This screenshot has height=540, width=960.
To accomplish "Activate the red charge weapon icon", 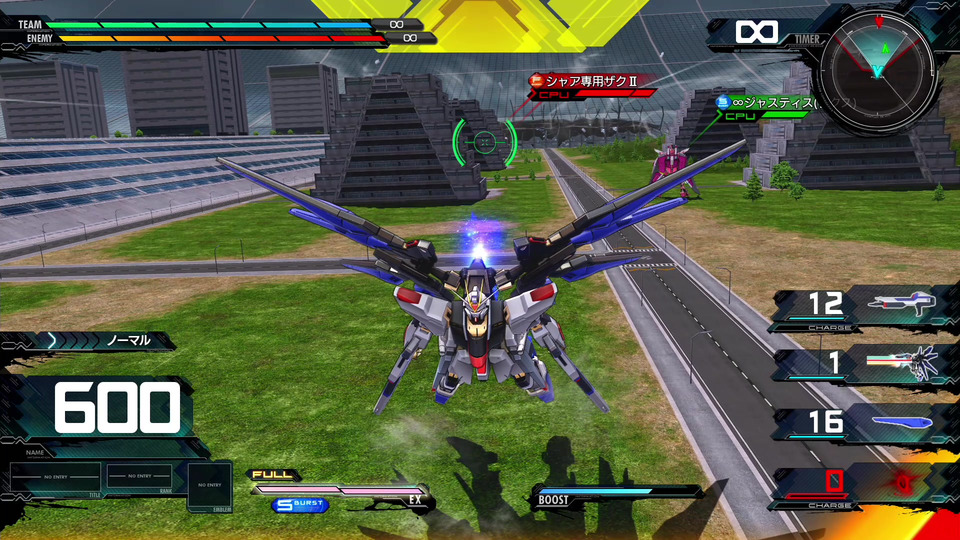I will [x=902, y=483].
